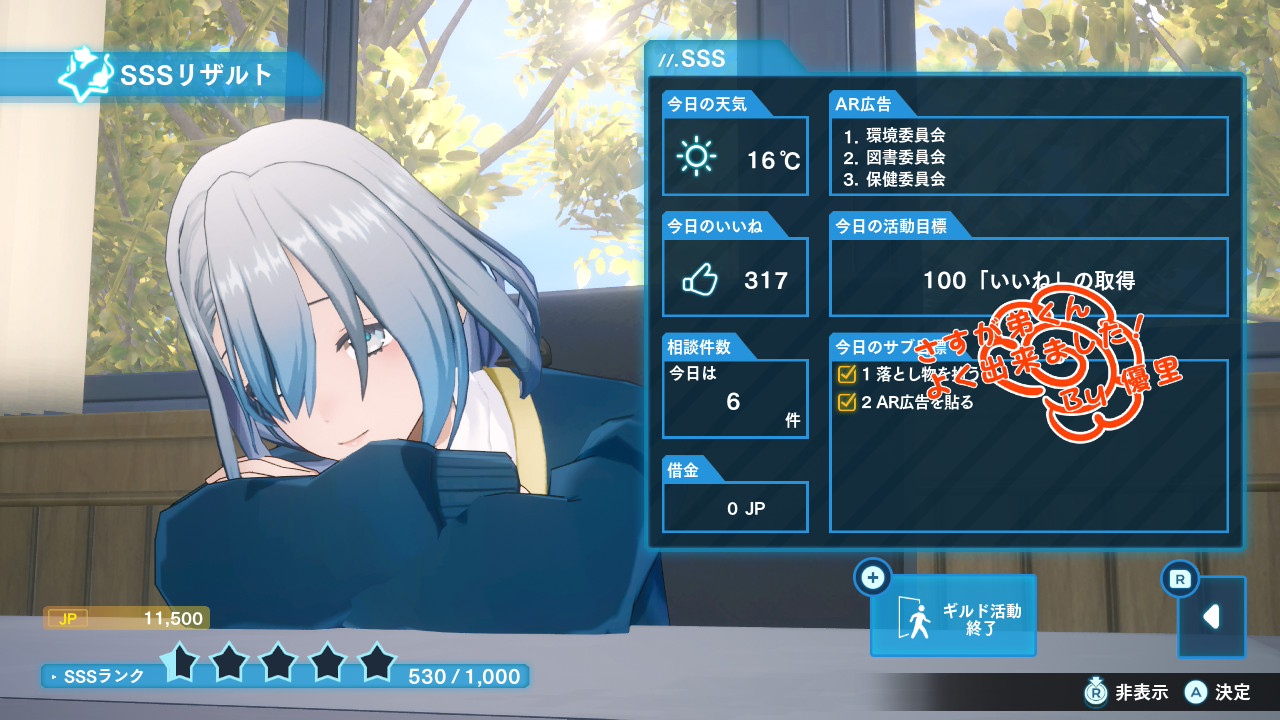Select the 保健委員会 AR ad entry
The height and width of the screenshot is (720, 1280).
(894, 179)
